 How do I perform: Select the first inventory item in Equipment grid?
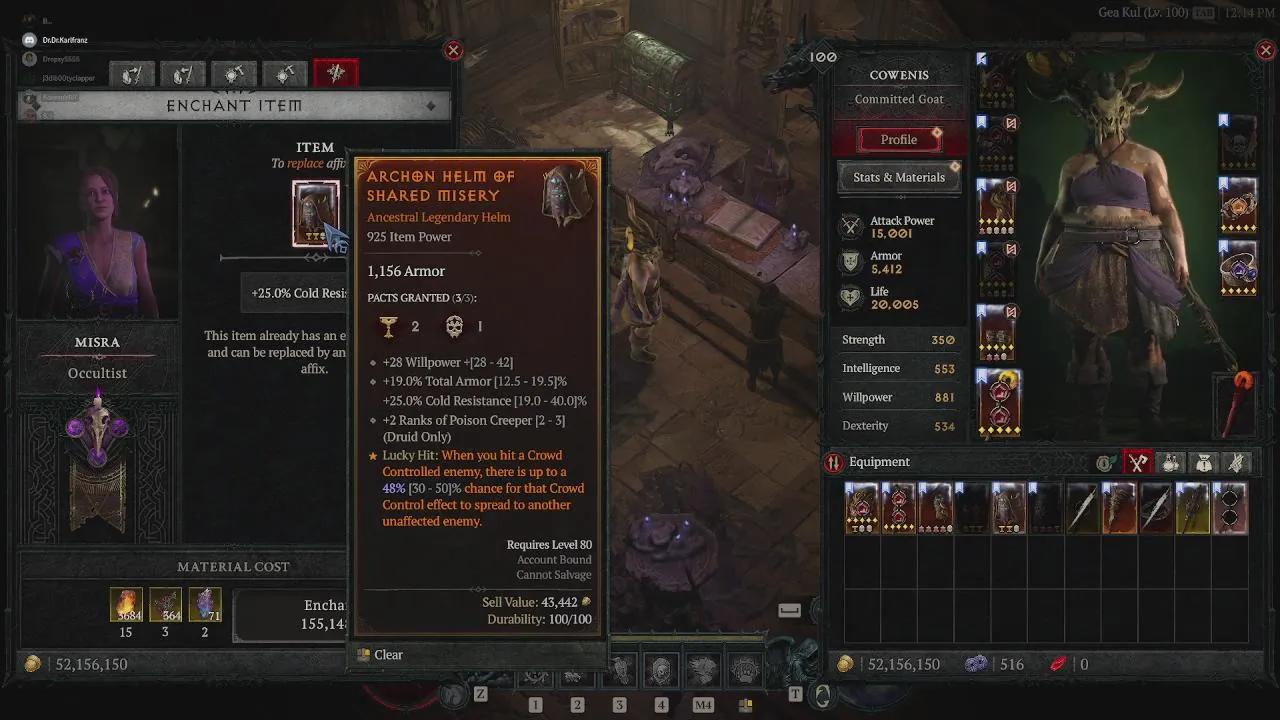861,508
